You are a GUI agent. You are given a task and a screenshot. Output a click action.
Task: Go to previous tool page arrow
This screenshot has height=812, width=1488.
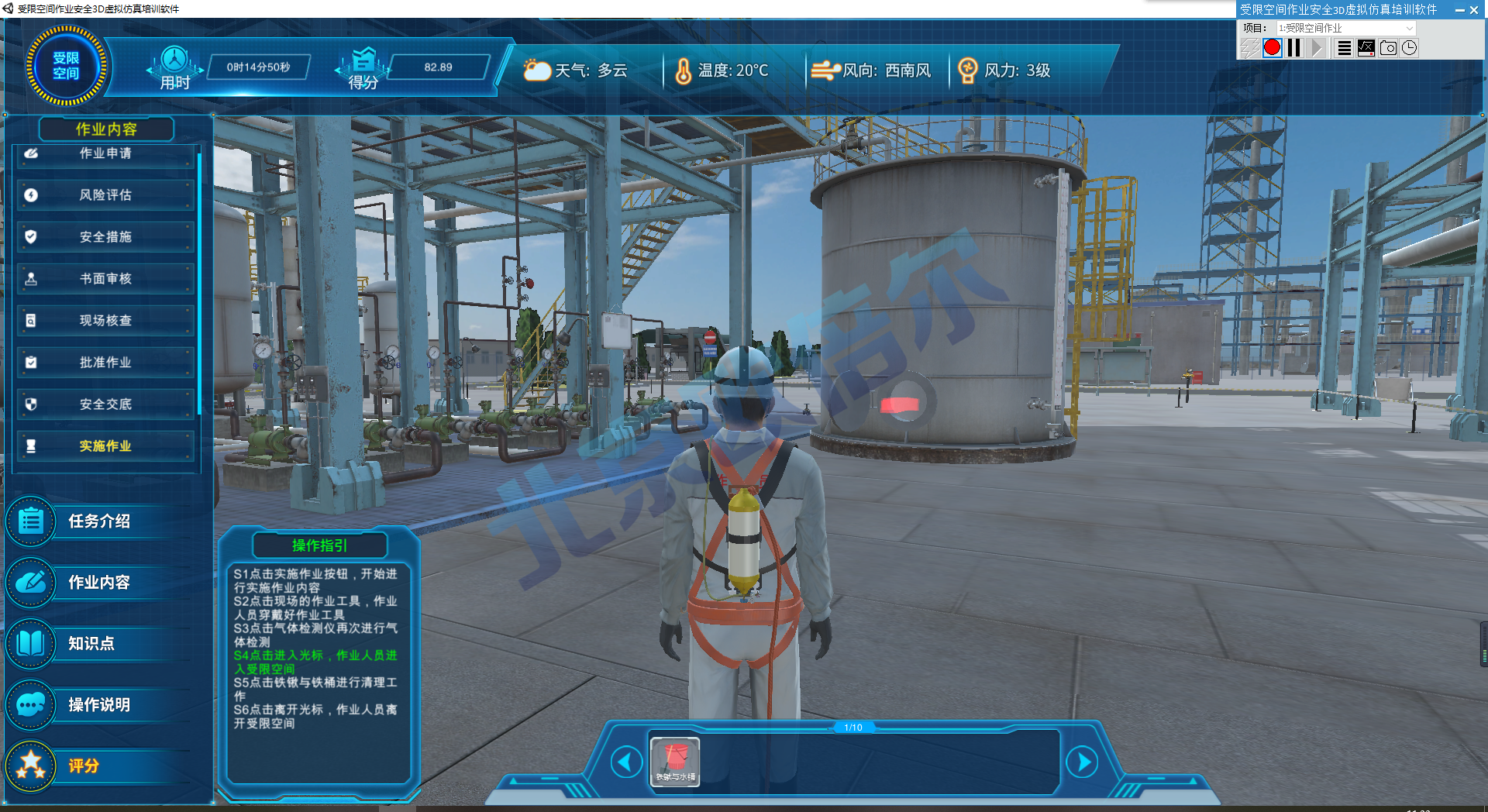coord(625,762)
